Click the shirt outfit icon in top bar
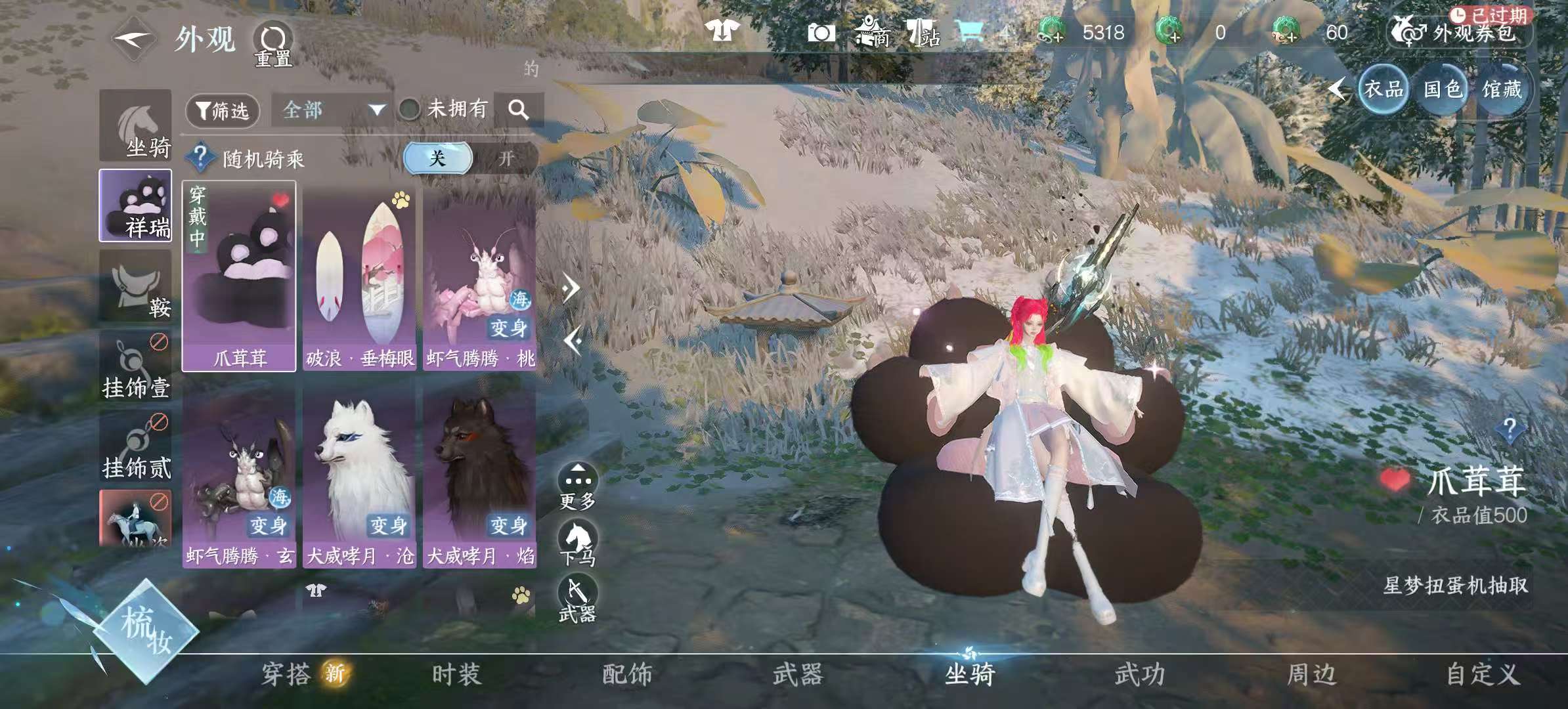Image resolution: width=1568 pixels, height=709 pixels. [722, 30]
